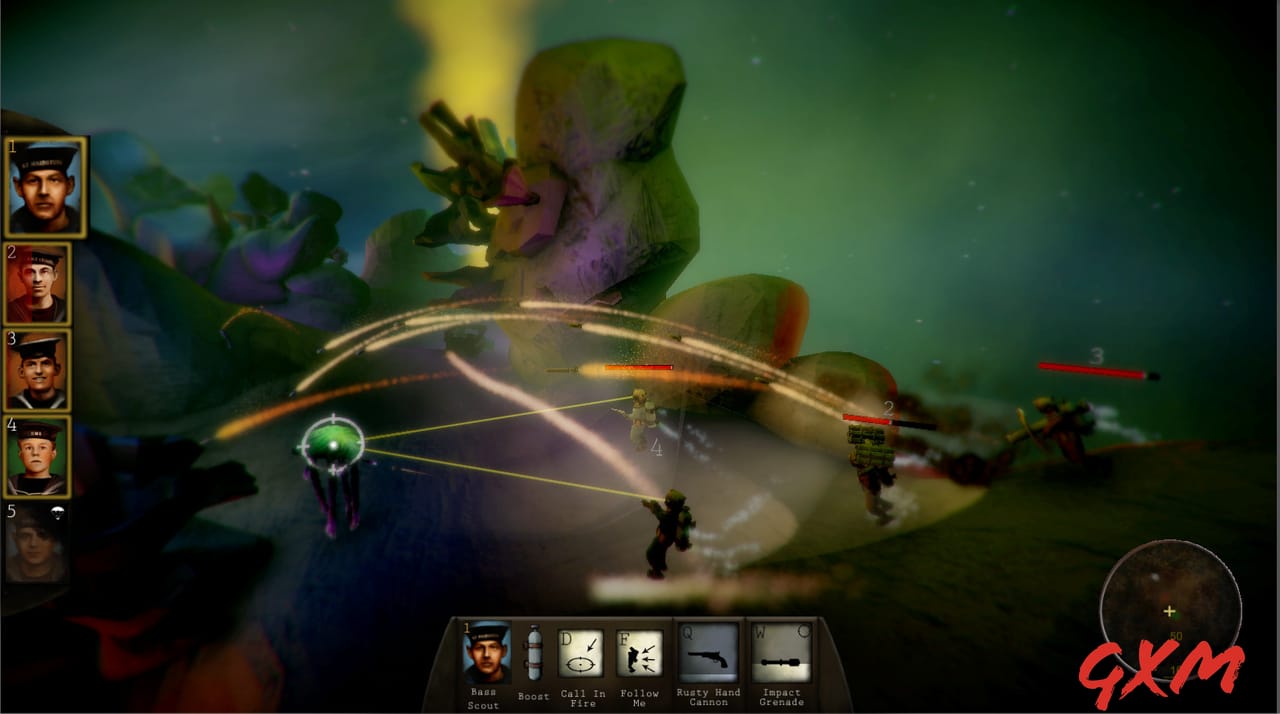Switch to squad member 4 on green background

click(37, 457)
